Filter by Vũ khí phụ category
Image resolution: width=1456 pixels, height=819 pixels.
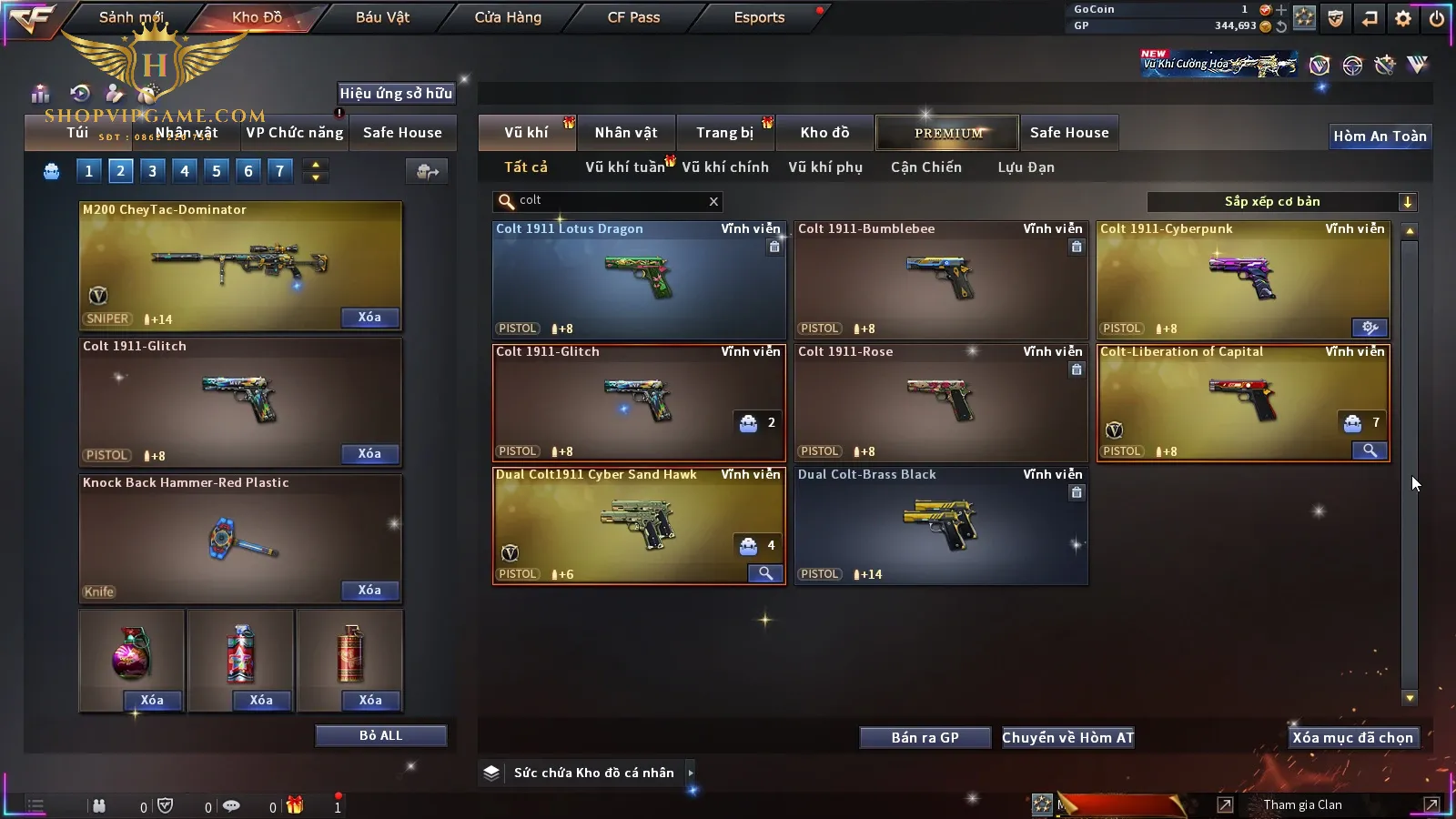824,167
